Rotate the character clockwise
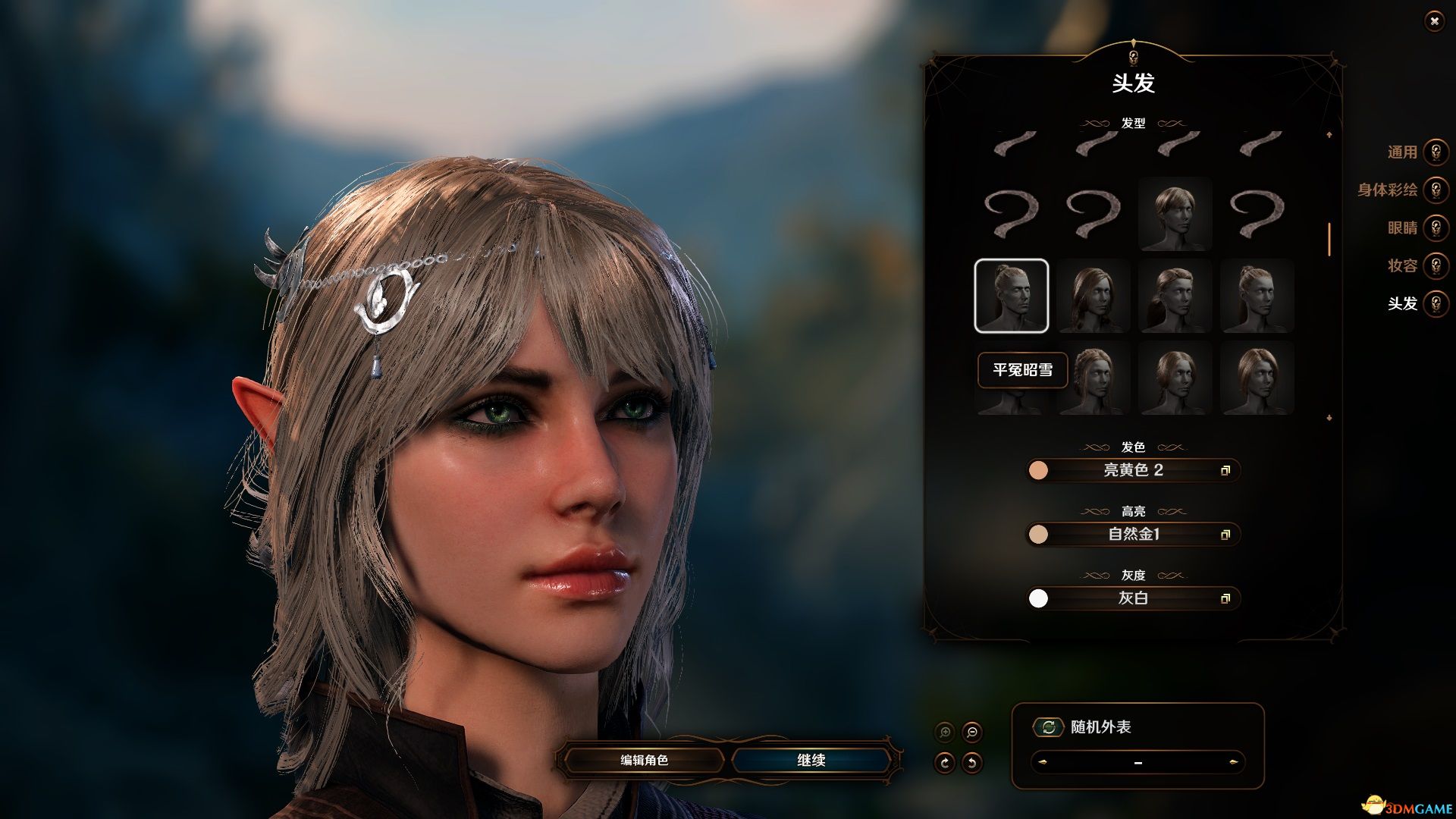Image resolution: width=1456 pixels, height=819 pixels. [x=945, y=762]
